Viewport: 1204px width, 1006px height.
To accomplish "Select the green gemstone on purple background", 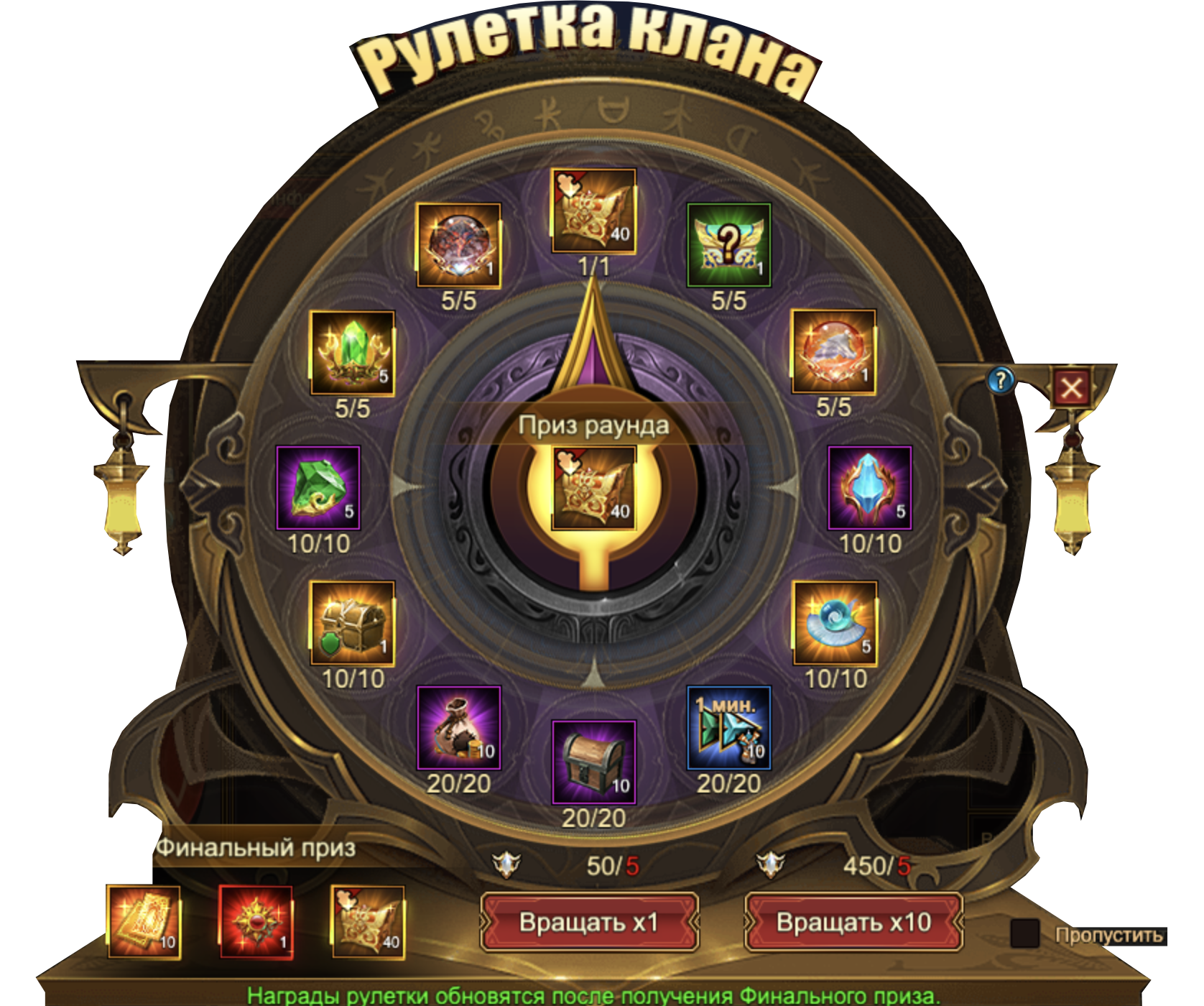I will pos(318,488).
